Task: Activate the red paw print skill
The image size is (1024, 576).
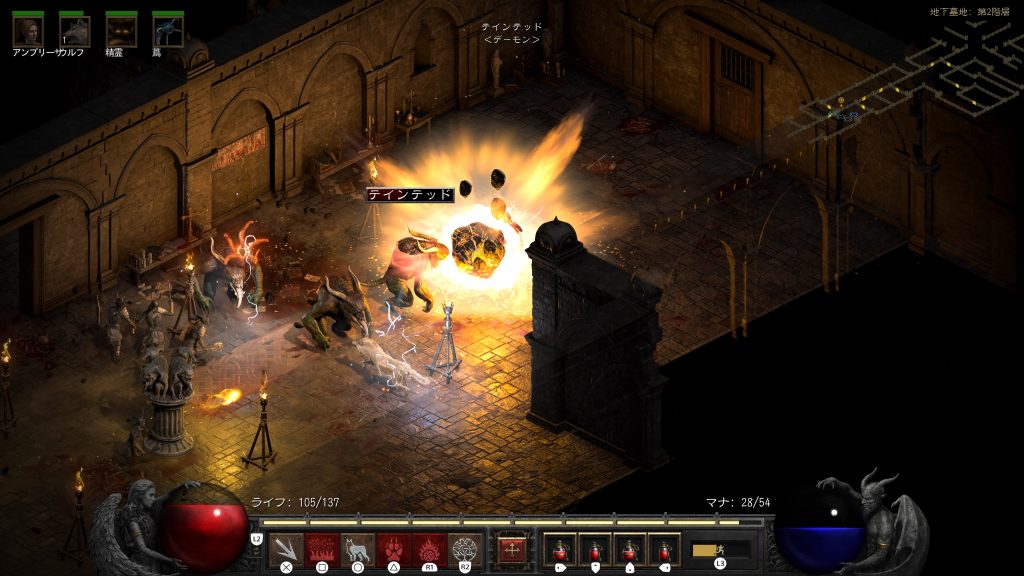Action: pyautogui.click(x=393, y=549)
